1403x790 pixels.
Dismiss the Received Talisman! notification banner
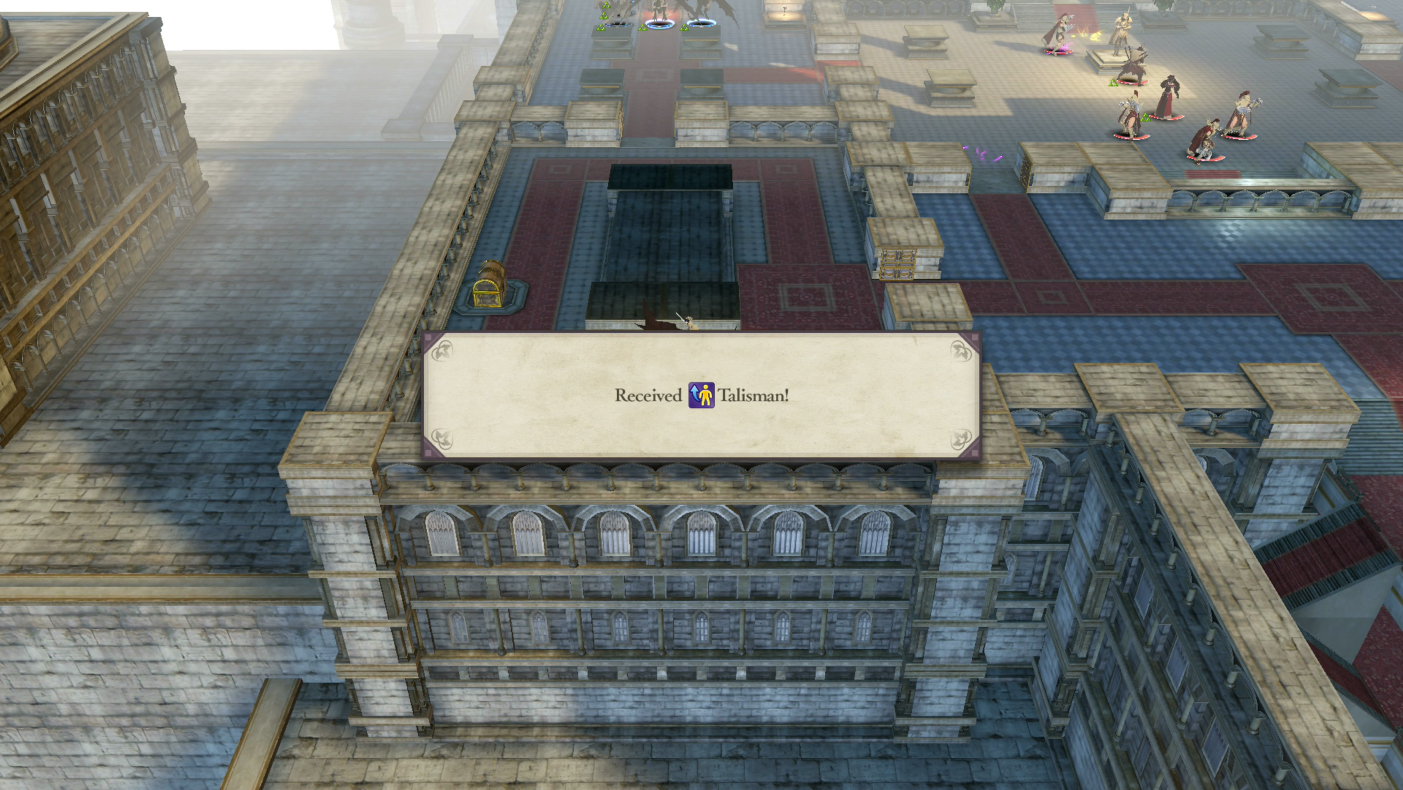pos(700,396)
